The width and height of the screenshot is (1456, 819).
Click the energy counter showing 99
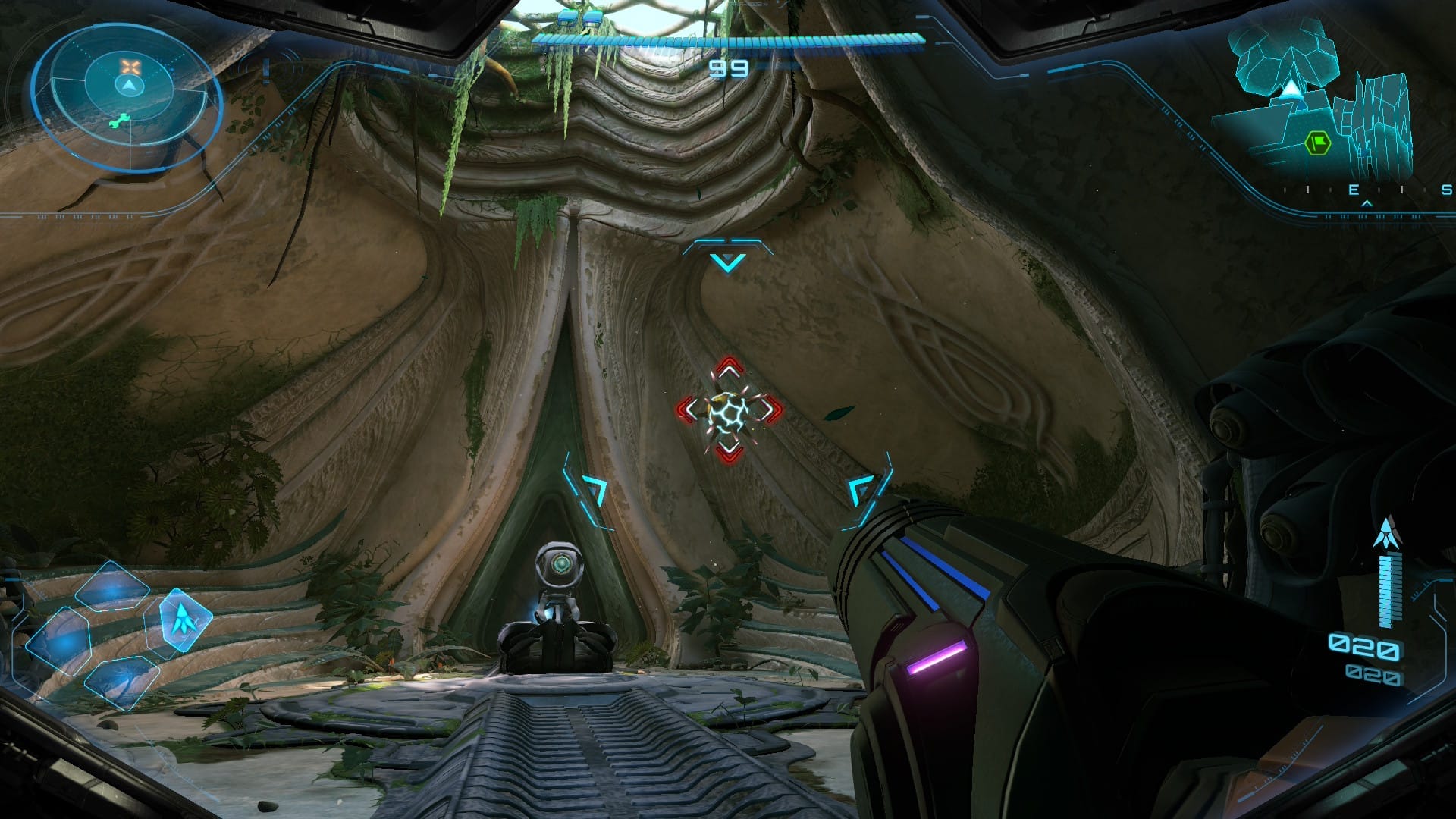point(726,67)
